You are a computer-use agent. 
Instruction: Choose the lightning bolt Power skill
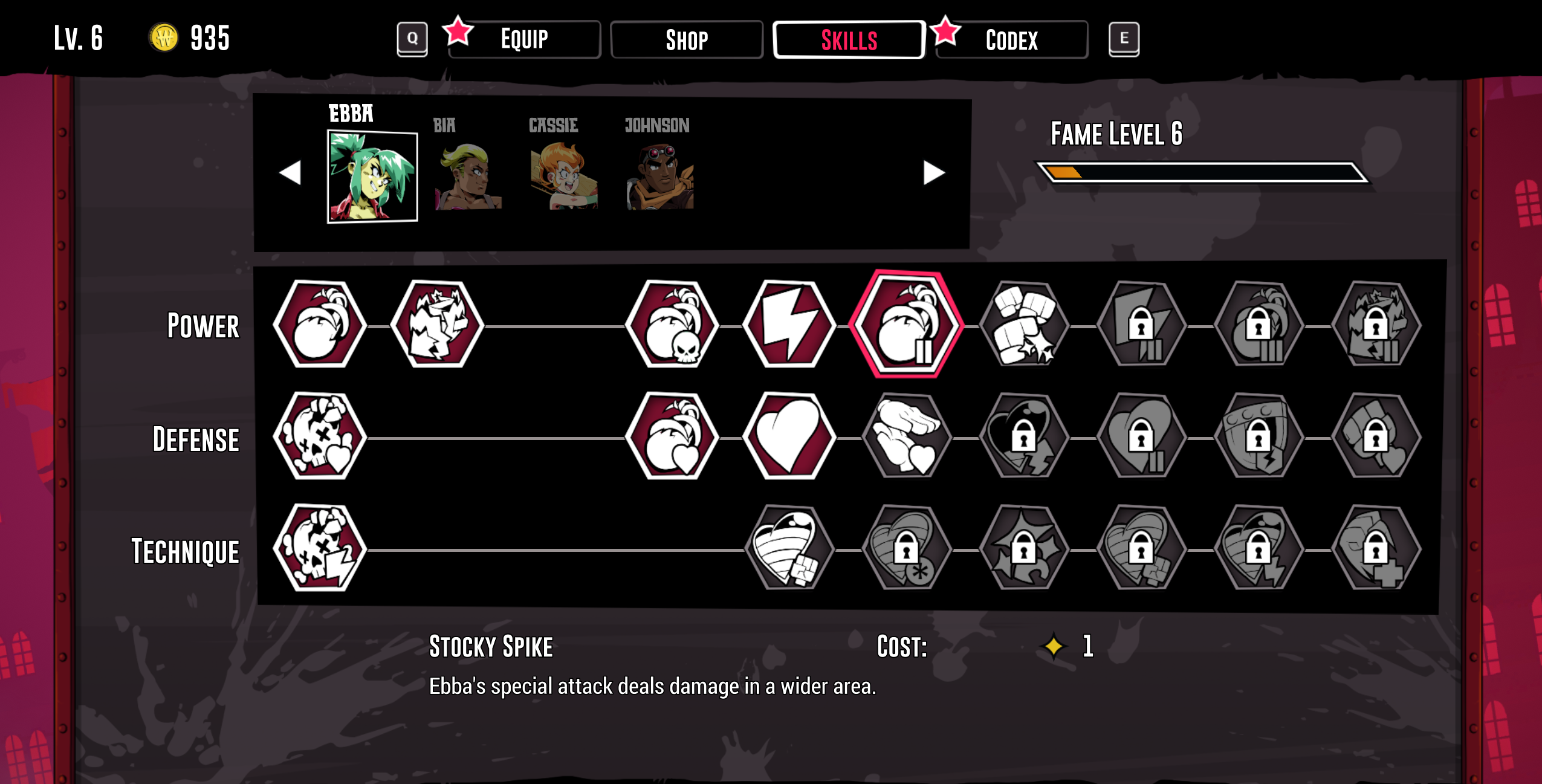(x=789, y=325)
